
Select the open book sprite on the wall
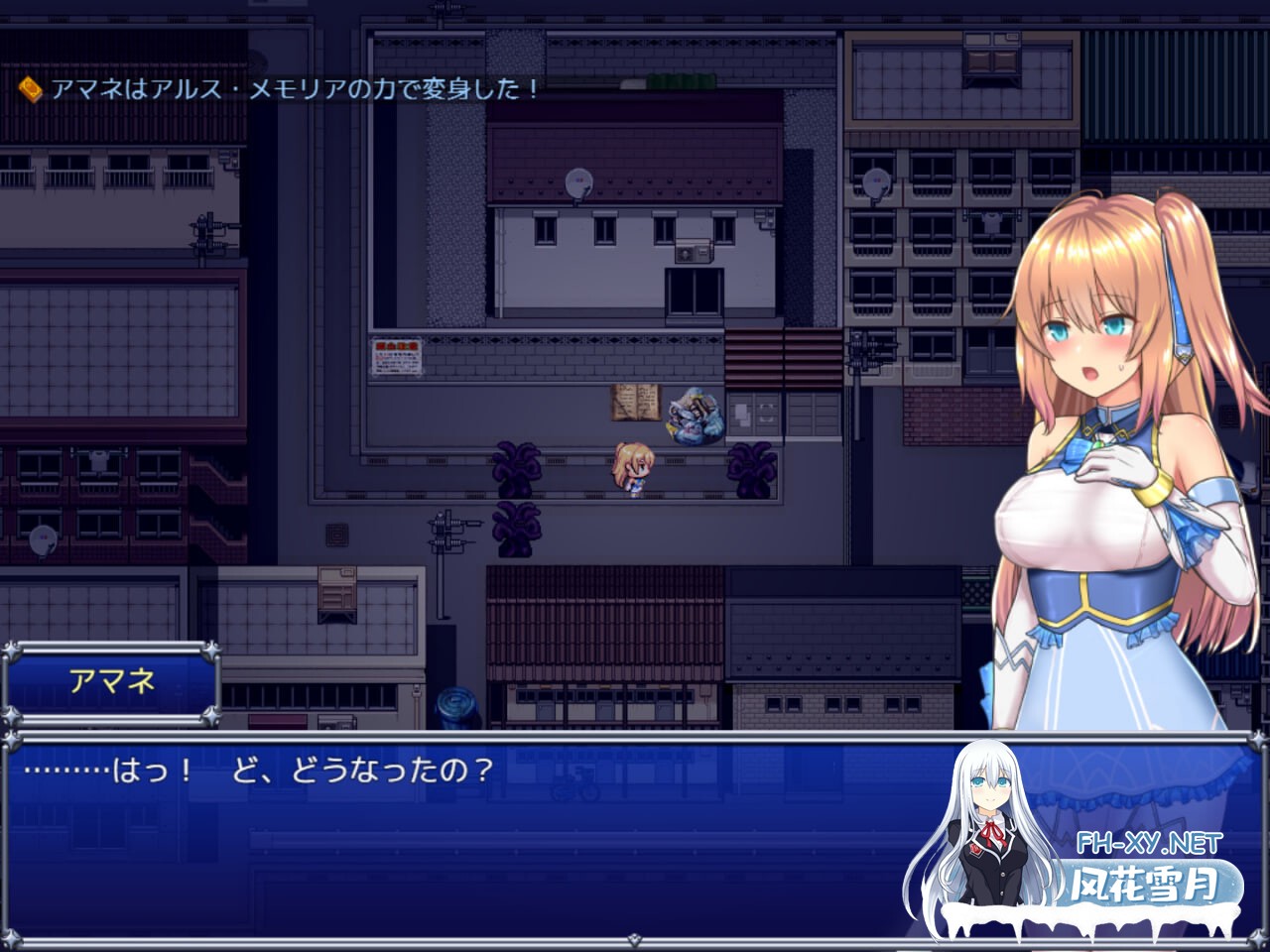tap(636, 402)
